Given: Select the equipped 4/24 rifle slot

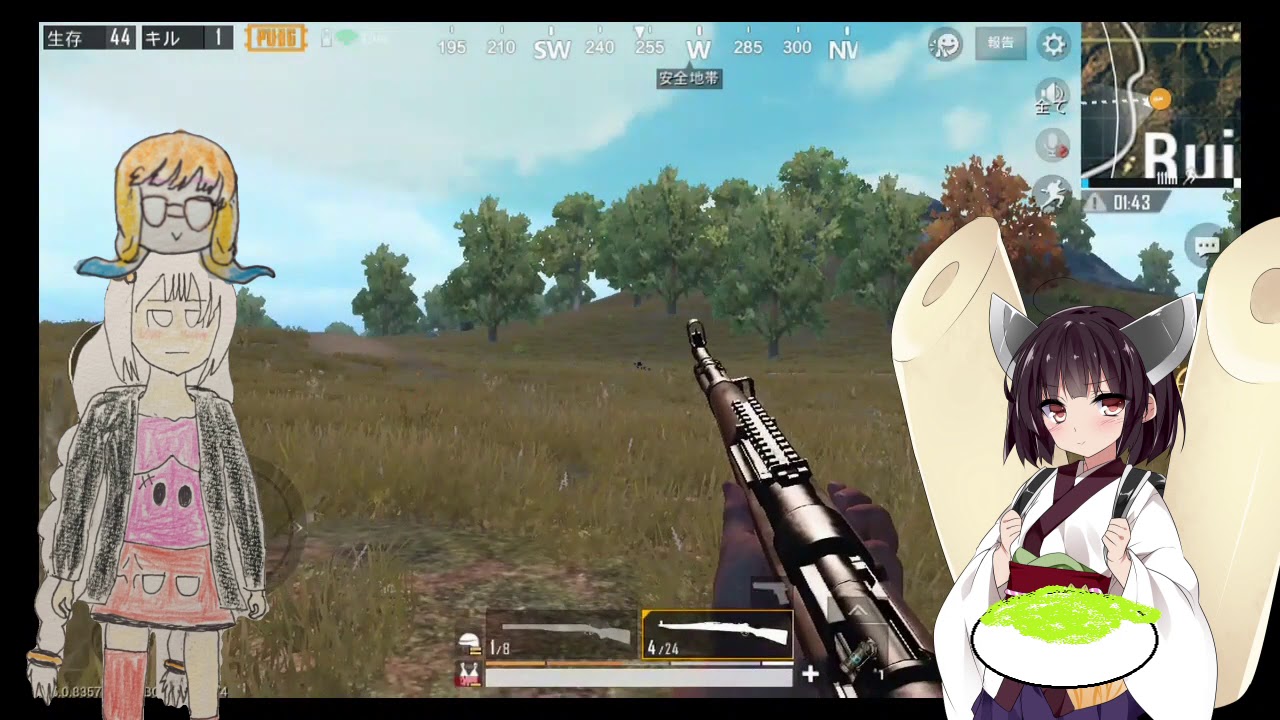Looking at the screenshot, I should coord(718,633).
